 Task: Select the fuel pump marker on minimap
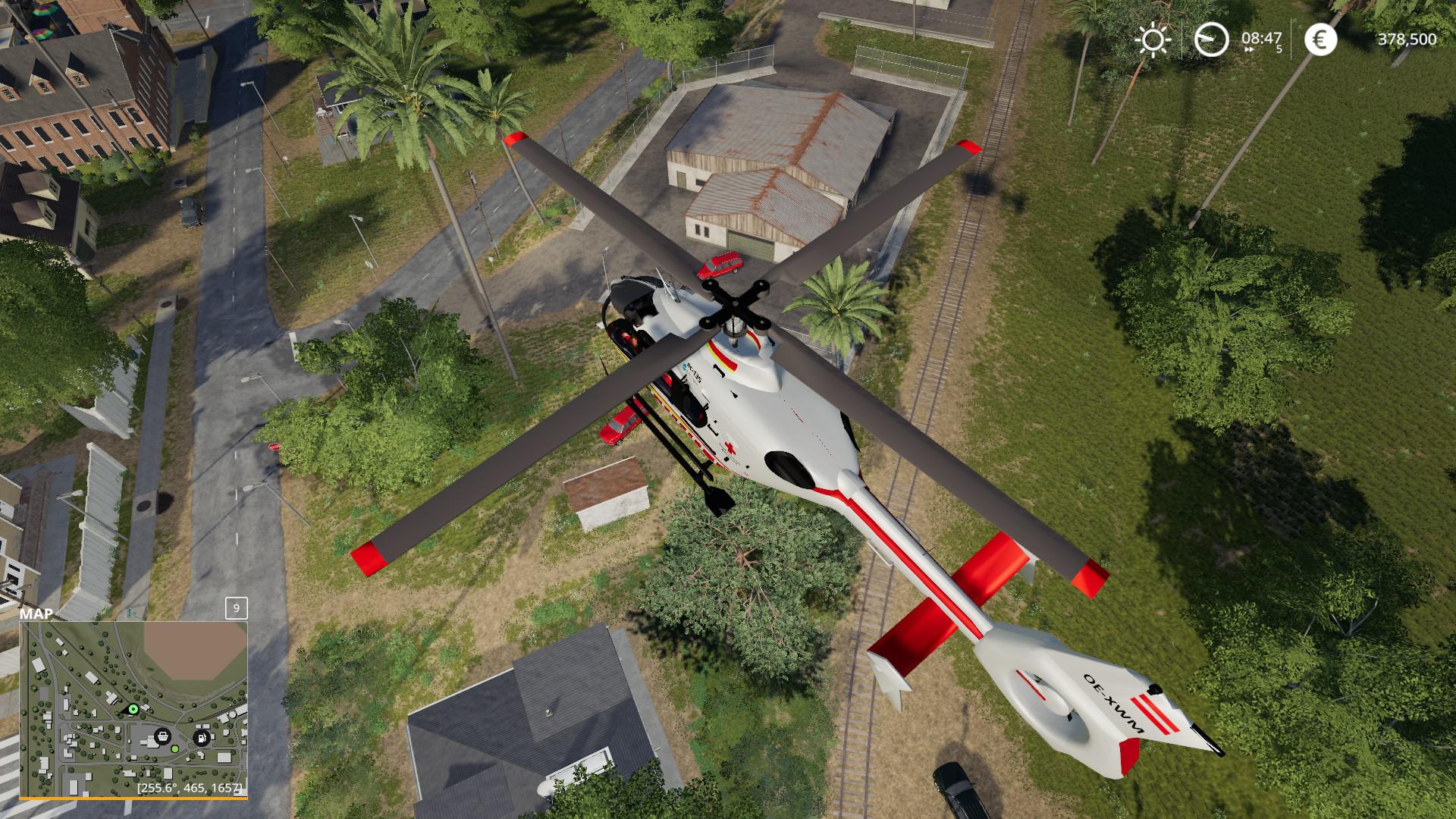pos(201,736)
